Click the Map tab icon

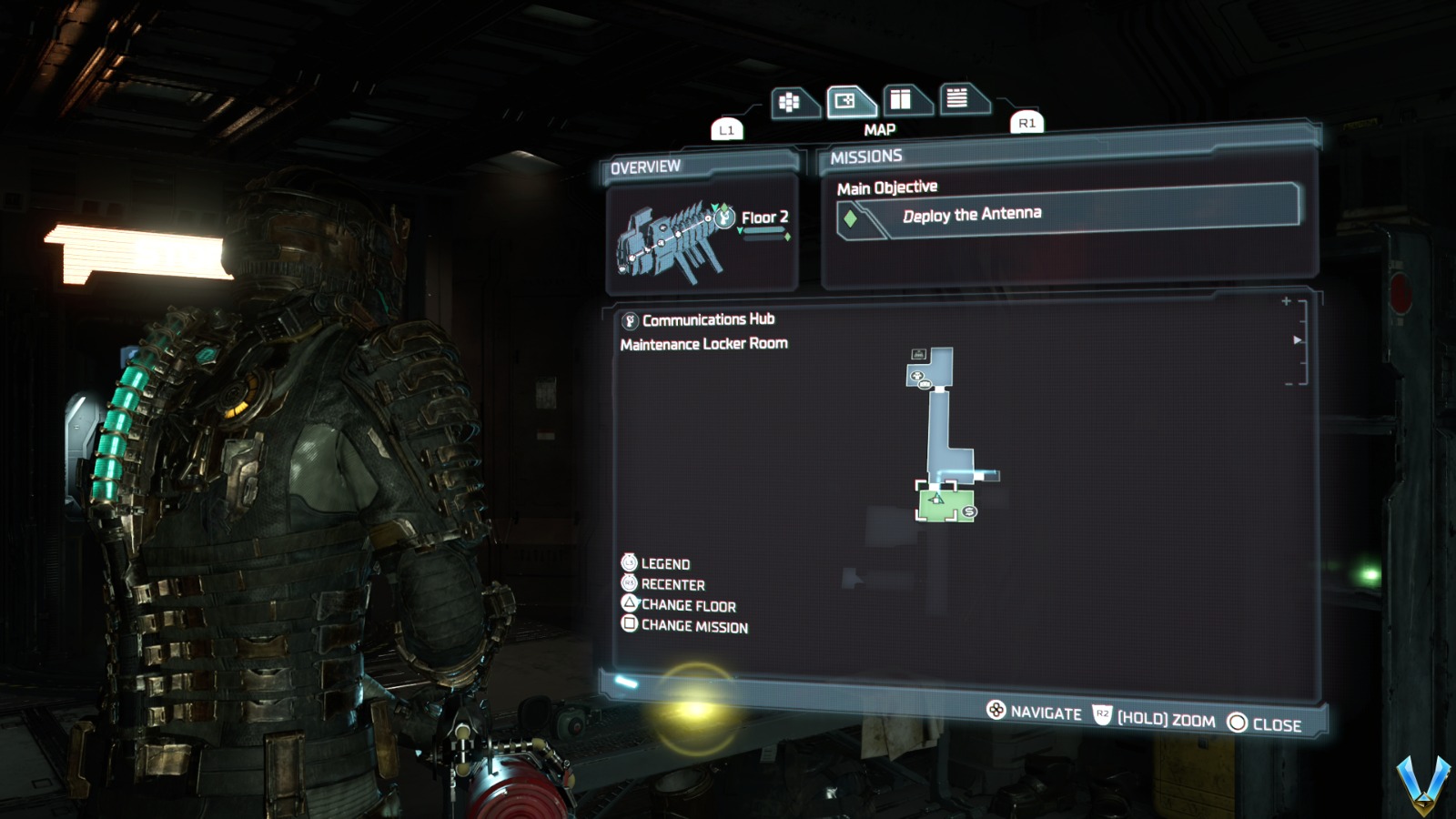[x=844, y=102]
